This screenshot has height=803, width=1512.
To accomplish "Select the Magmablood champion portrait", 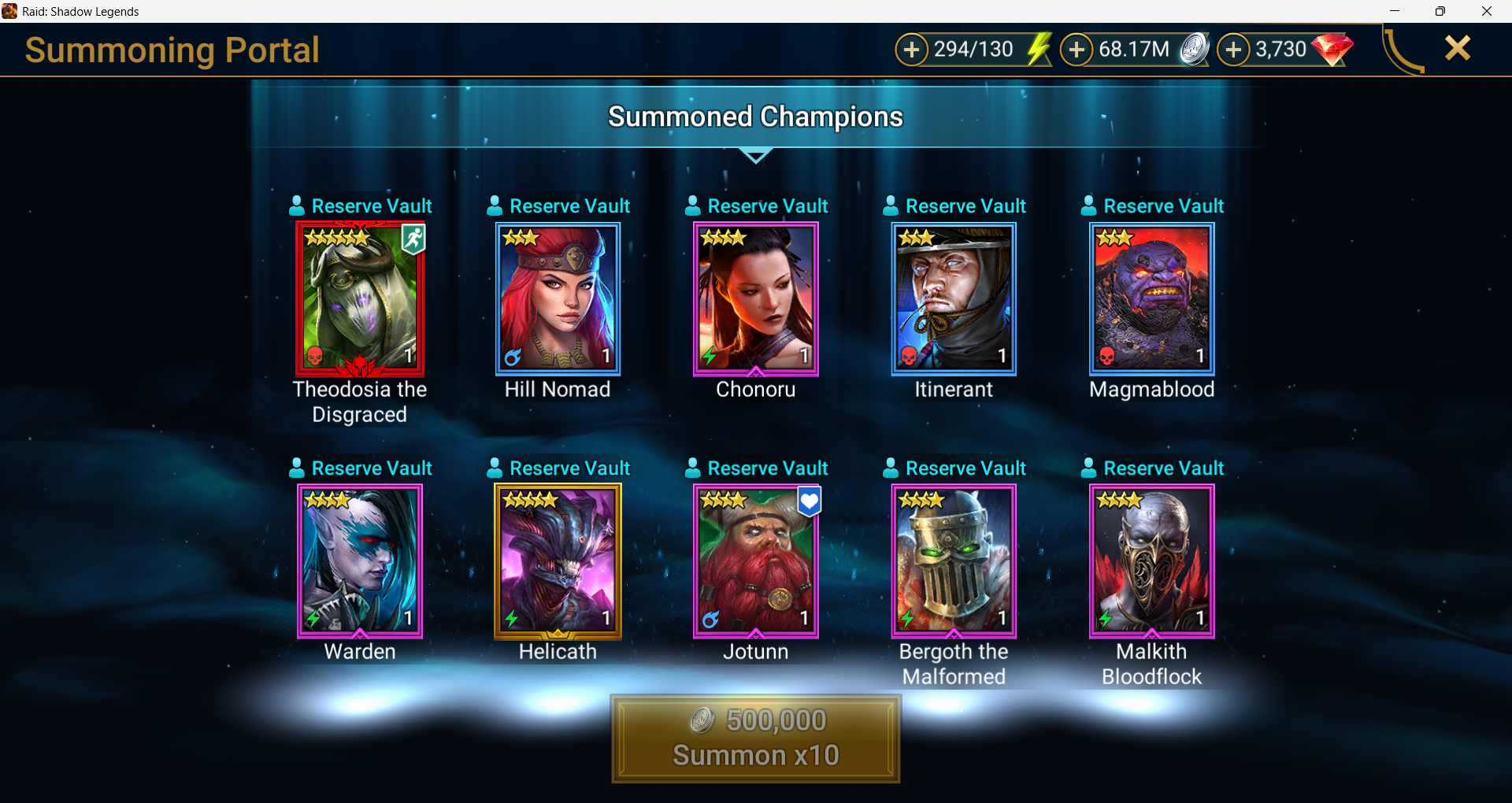I will 1151,298.
